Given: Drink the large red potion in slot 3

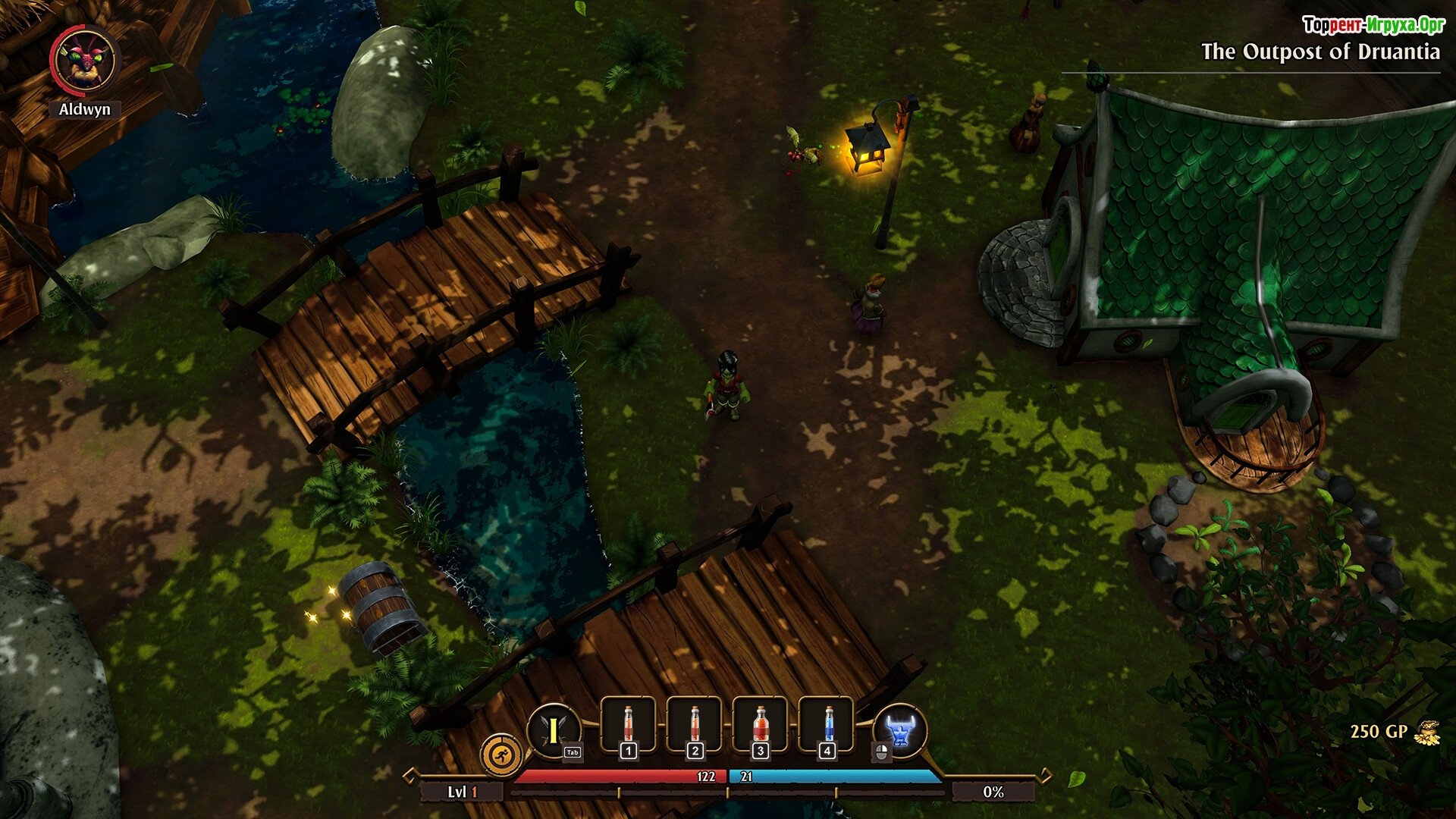Looking at the screenshot, I should point(760,726).
